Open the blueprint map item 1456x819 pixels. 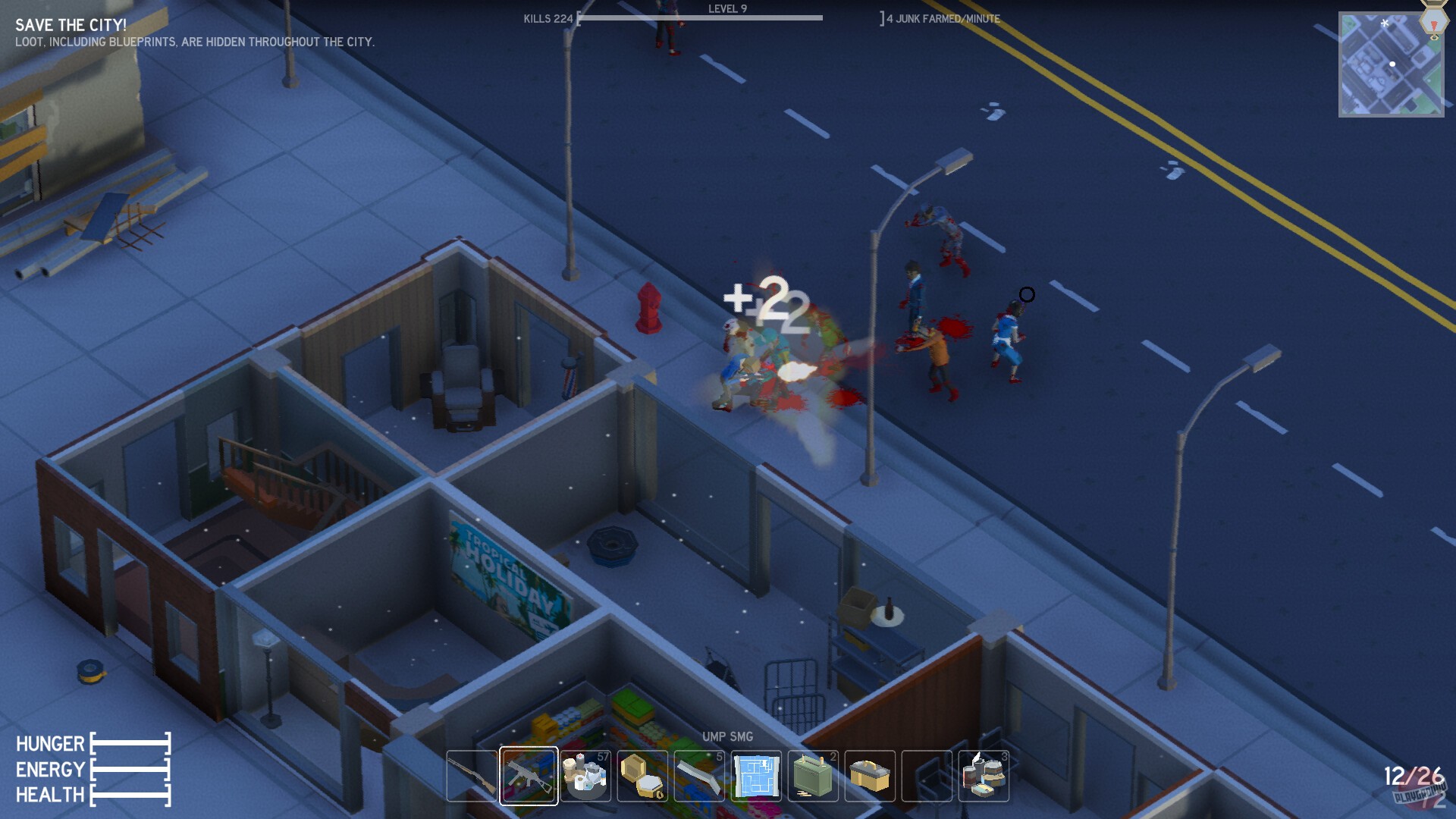tap(757, 777)
